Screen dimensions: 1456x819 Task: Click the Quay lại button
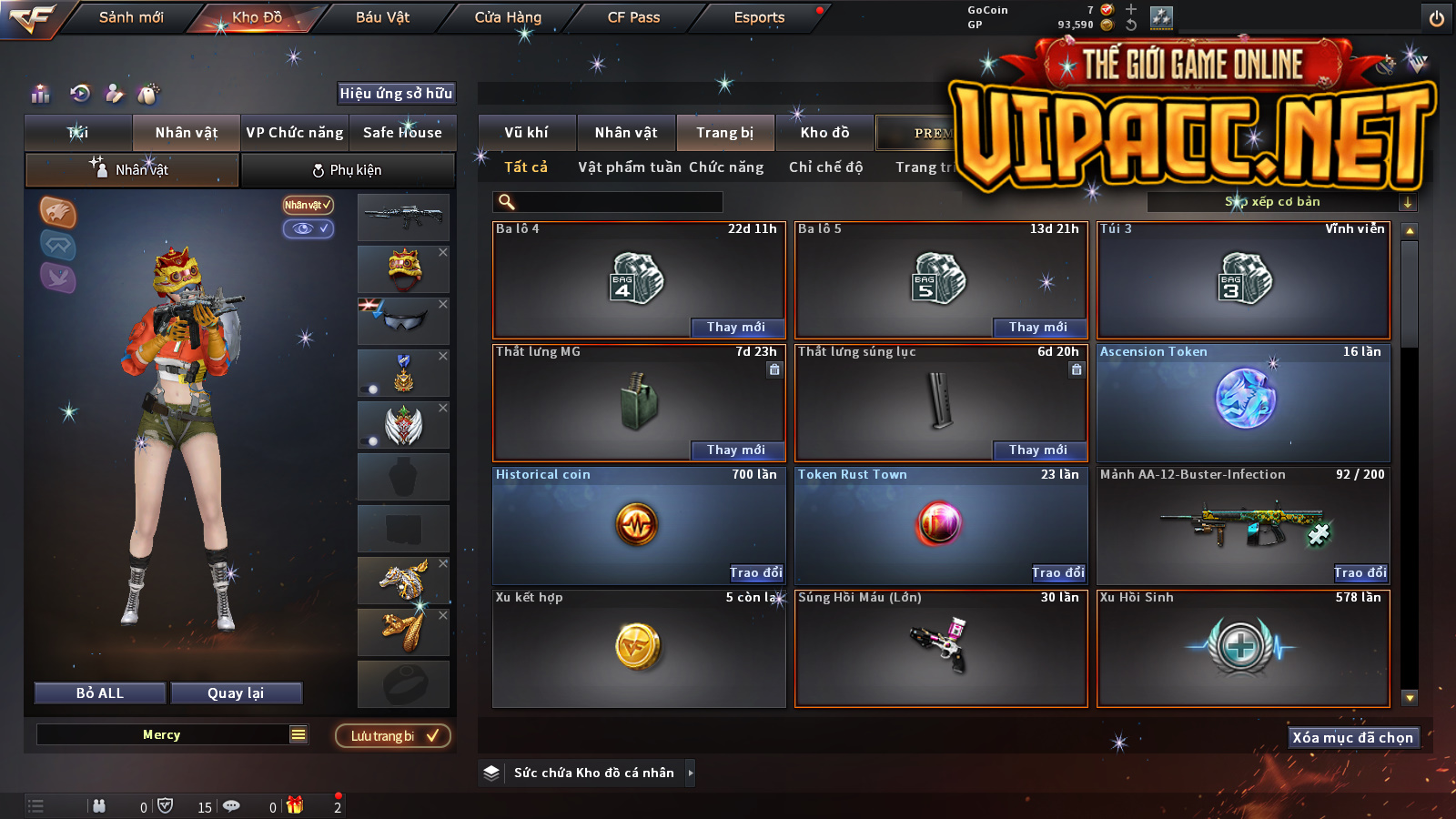(x=236, y=693)
